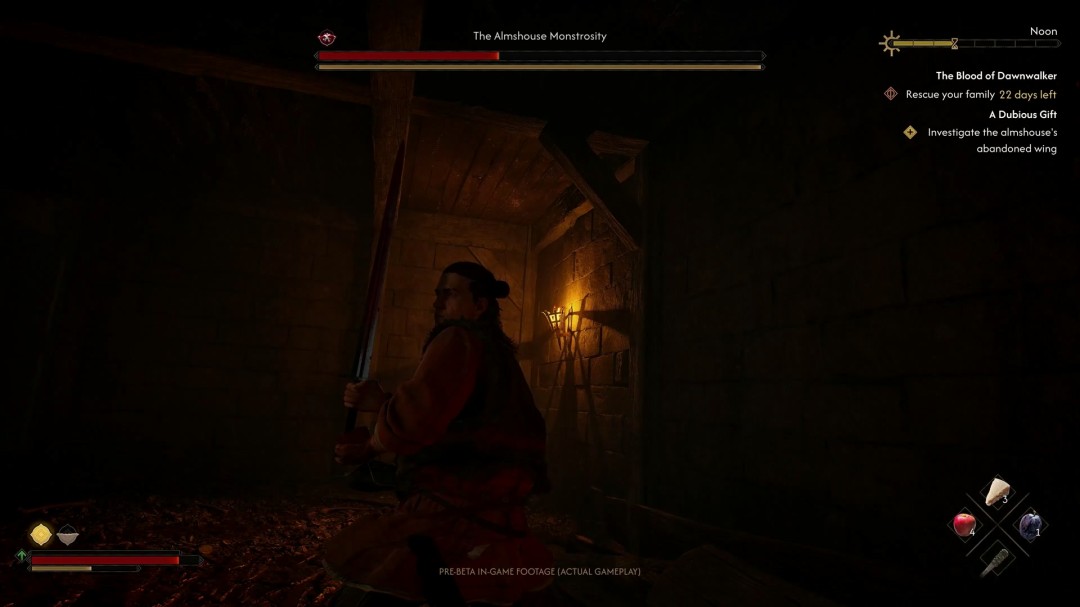Select the dark tool in the bottom quick slot
Image resolution: width=1080 pixels, height=607 pixels.
996,558
